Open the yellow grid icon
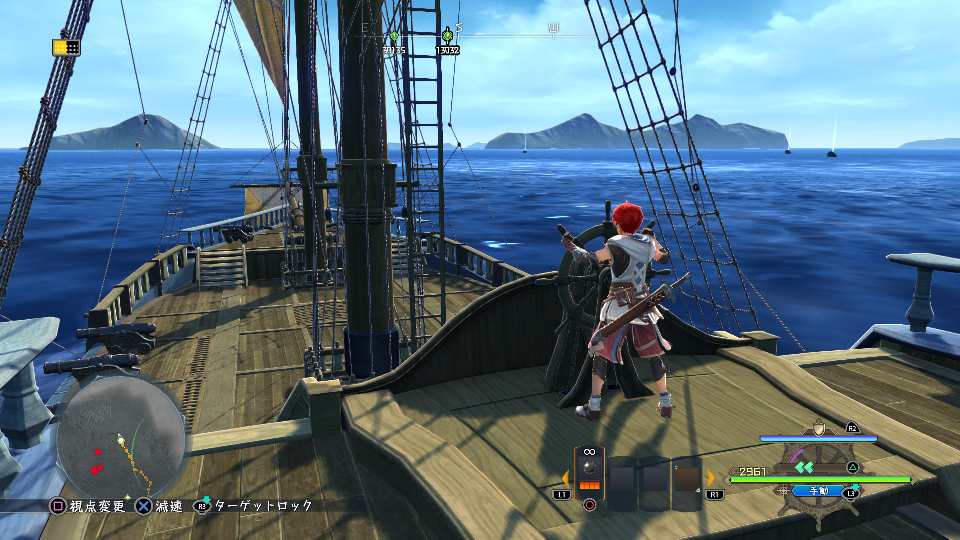This screenshot has height=540, width=960. (x=66, y=47)
